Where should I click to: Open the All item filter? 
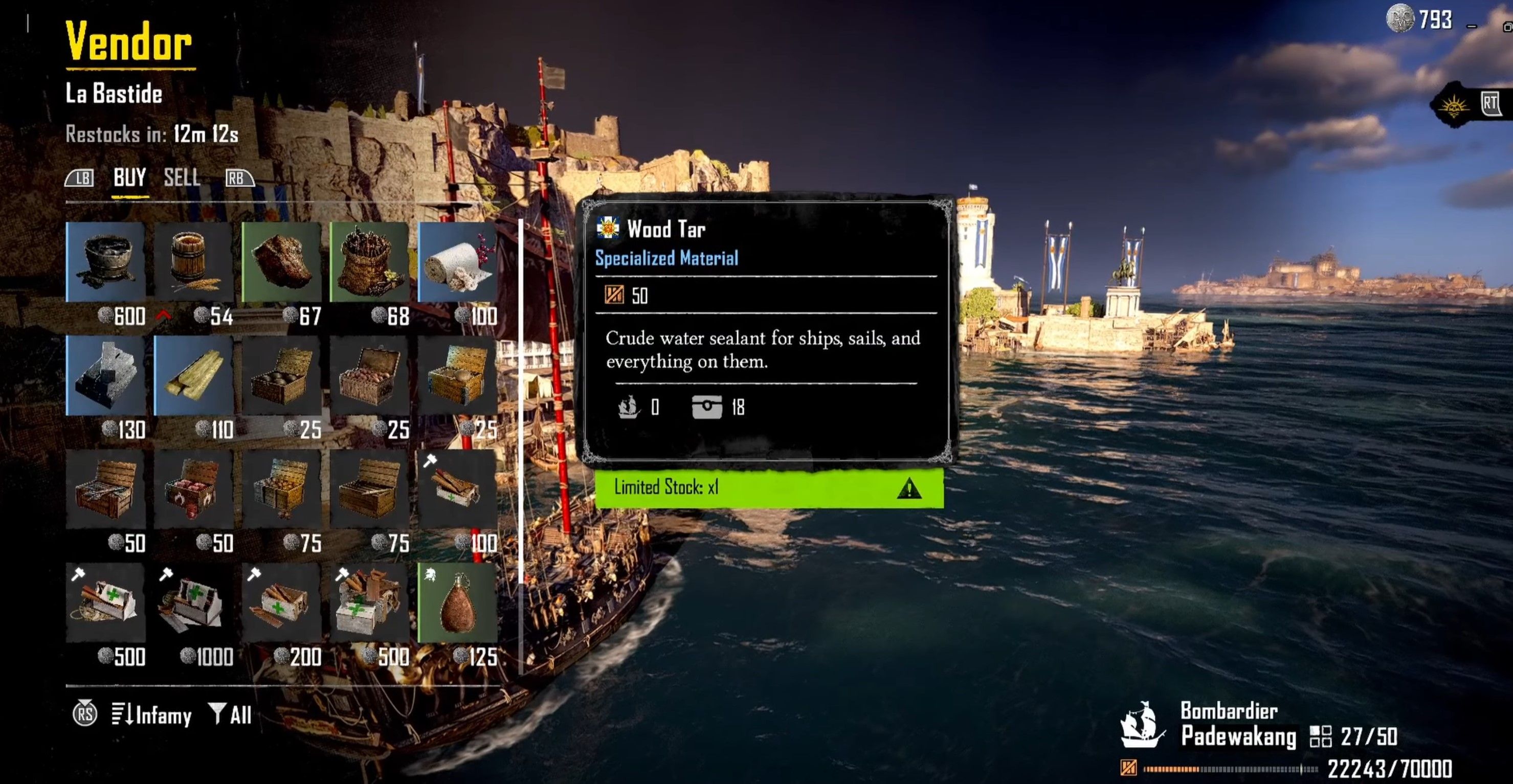click(230, 714)
